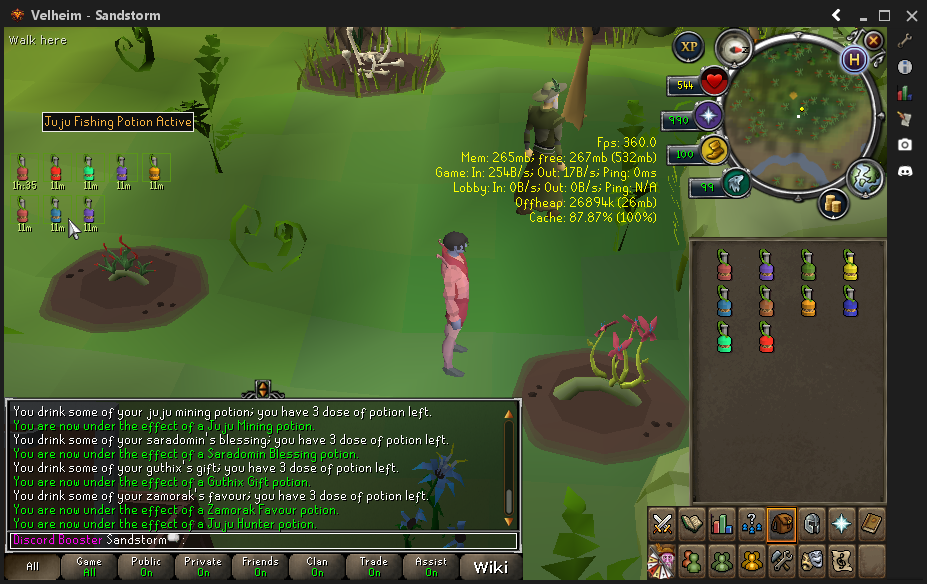Show the Prayer star tab
The width and height of the screenshot is (927, 584).
click(841, 523)
